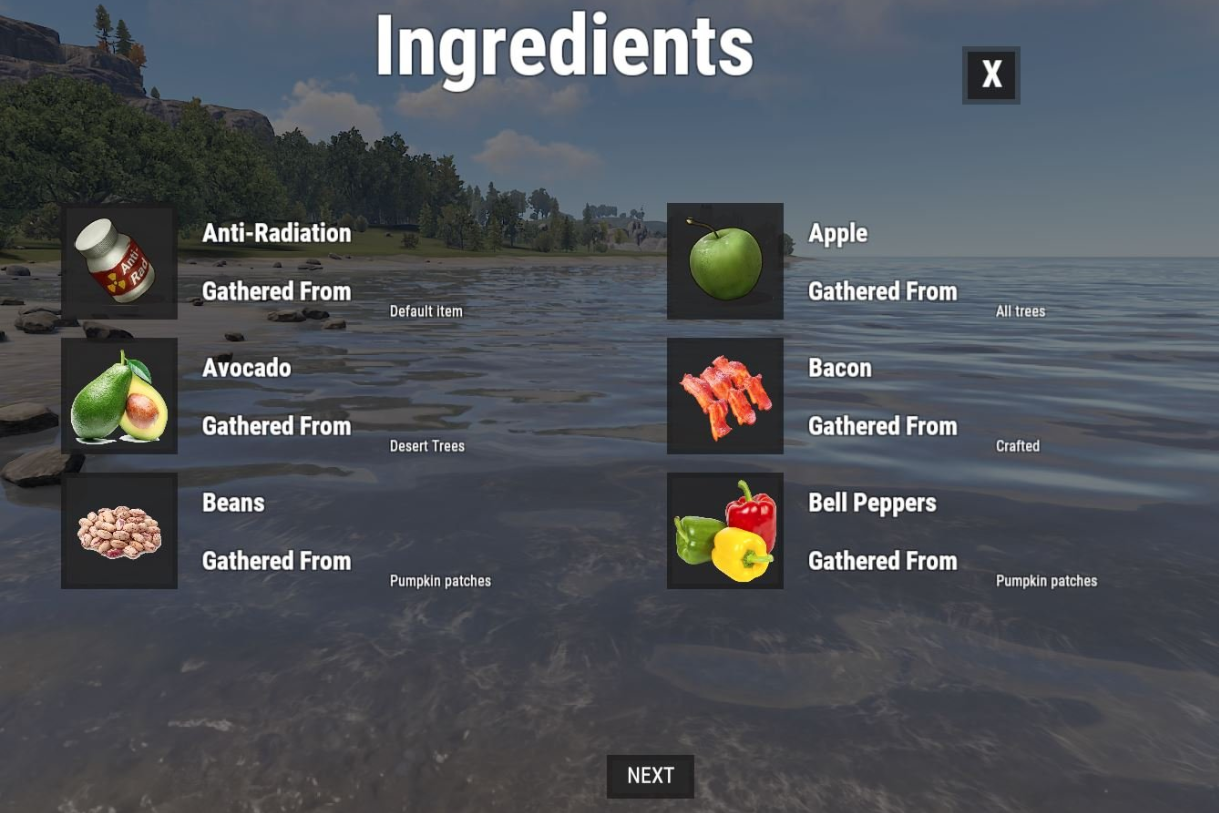This screenshot has height=813, width=1219.
Task: Select the Anti-Radiation pill bottle icon
Action: (119, 262)
